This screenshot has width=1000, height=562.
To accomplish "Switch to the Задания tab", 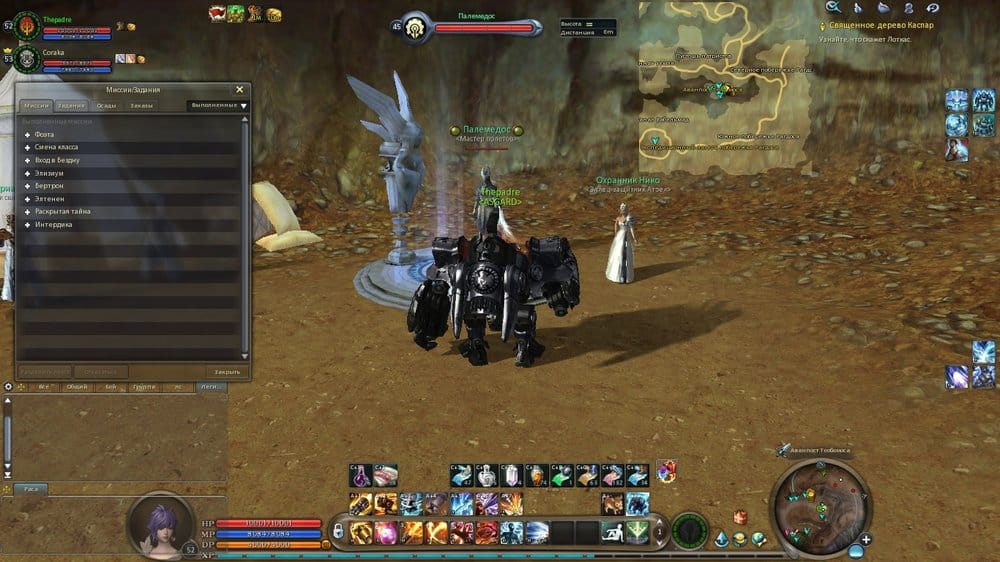I will tap(71, 105).
